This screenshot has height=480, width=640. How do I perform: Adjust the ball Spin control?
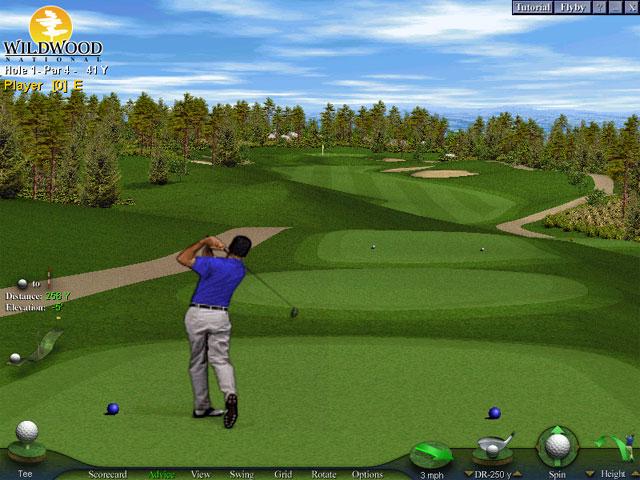[x=555, y=446]
